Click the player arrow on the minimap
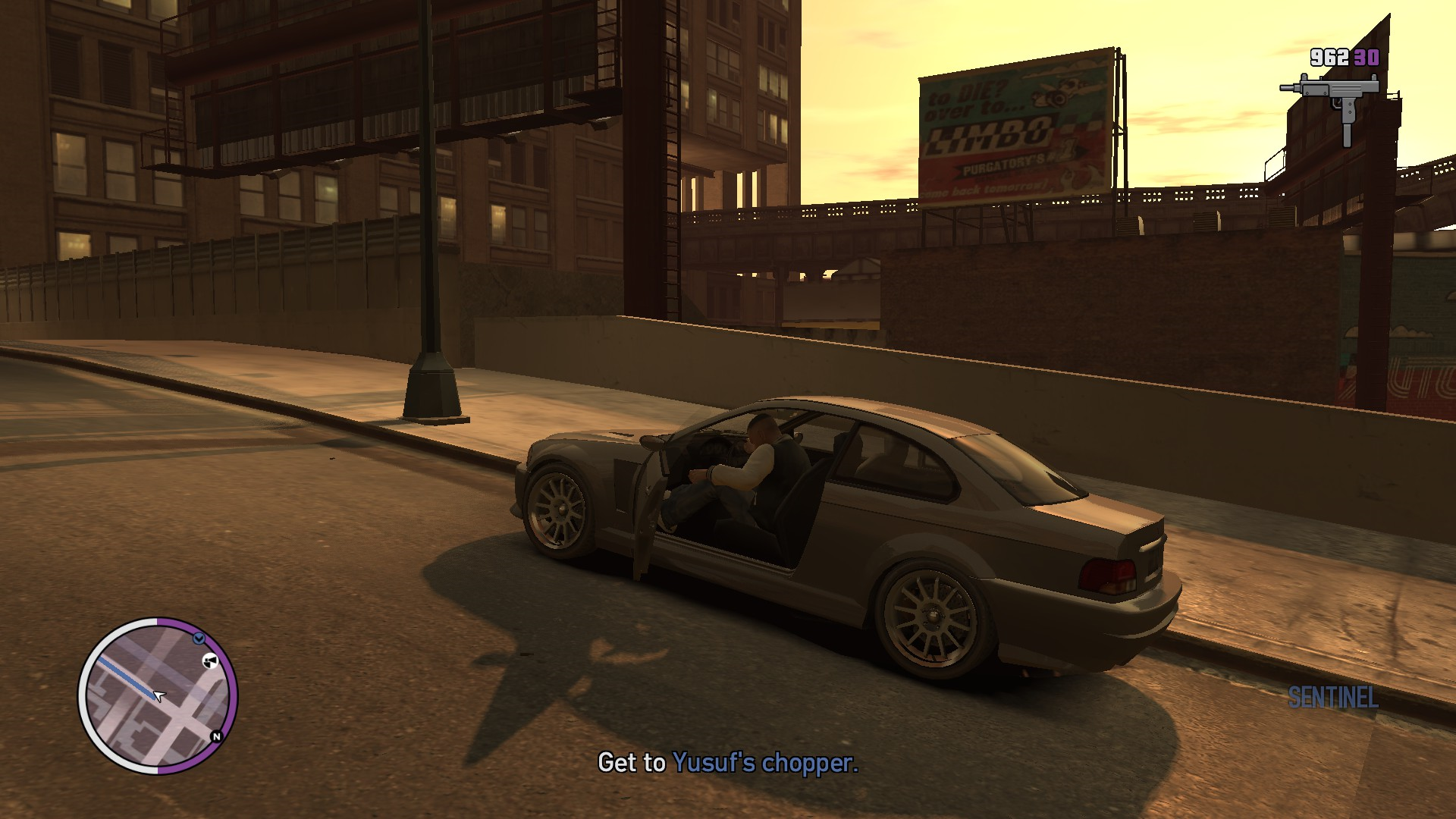This screenshot has width=1456, height=819. point(158,695)
